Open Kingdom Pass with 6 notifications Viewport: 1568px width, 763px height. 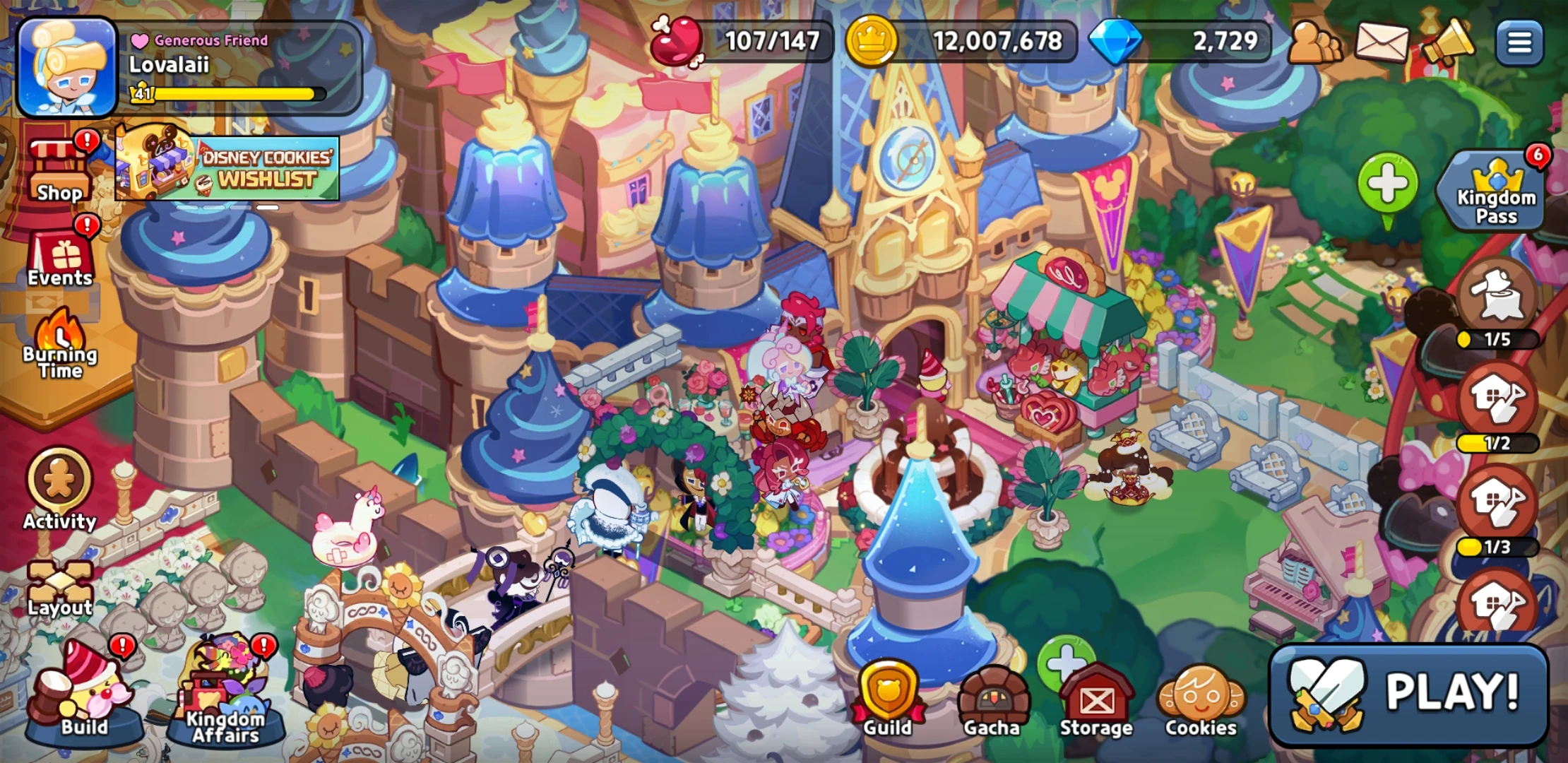point(1490,191)
